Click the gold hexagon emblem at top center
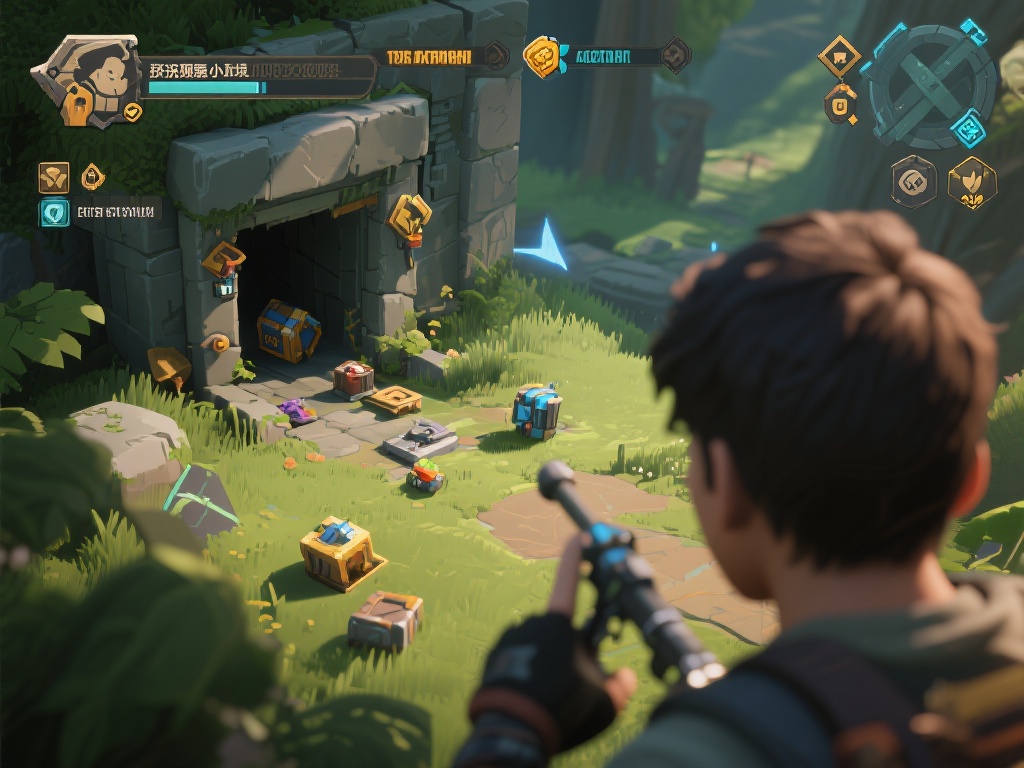Viewport: 1024px width, 768px height. tap(541, 56)
